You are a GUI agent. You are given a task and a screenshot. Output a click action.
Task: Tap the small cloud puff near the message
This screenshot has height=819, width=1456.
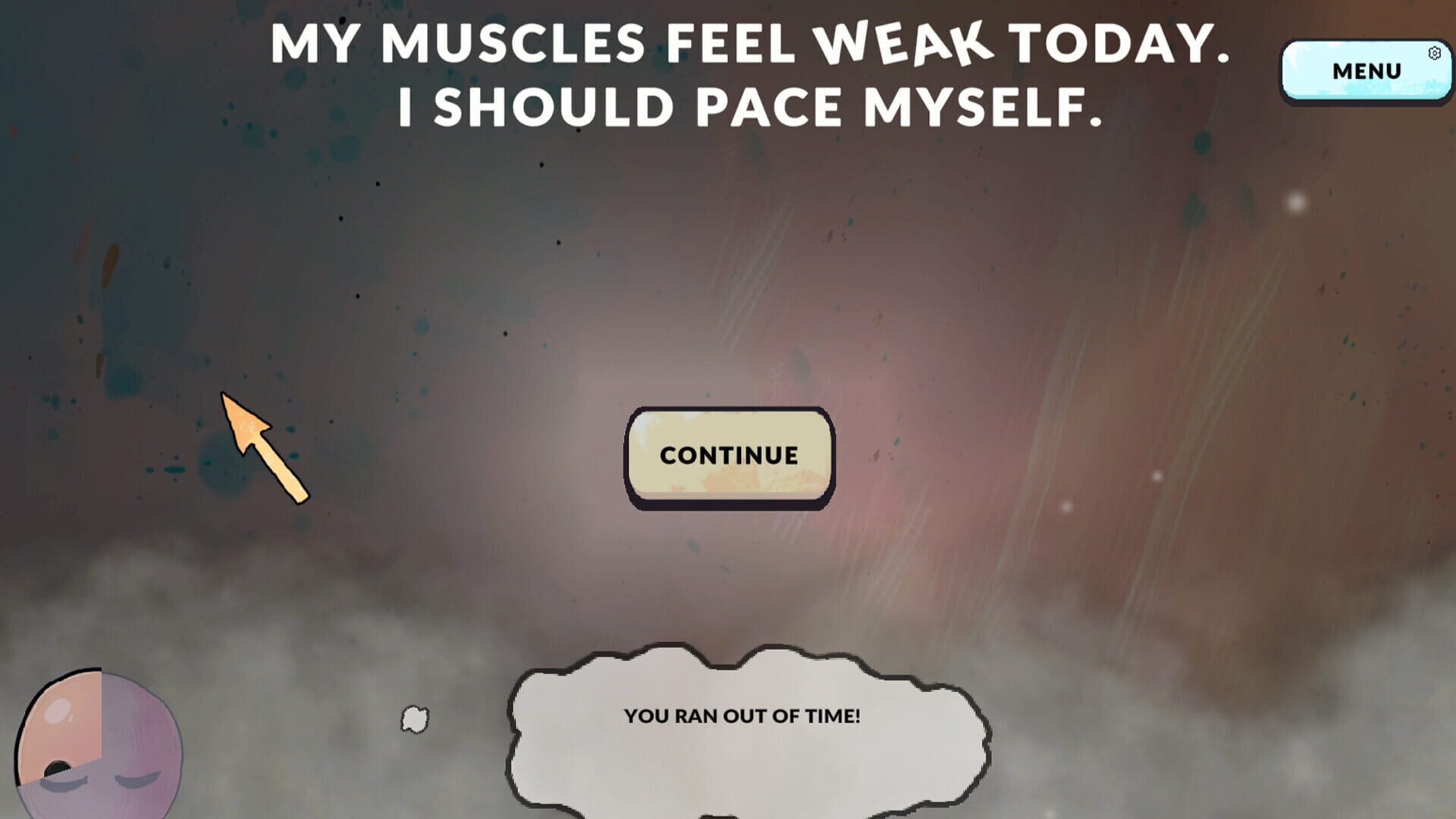pyautogui.click(x=413, y=720)
